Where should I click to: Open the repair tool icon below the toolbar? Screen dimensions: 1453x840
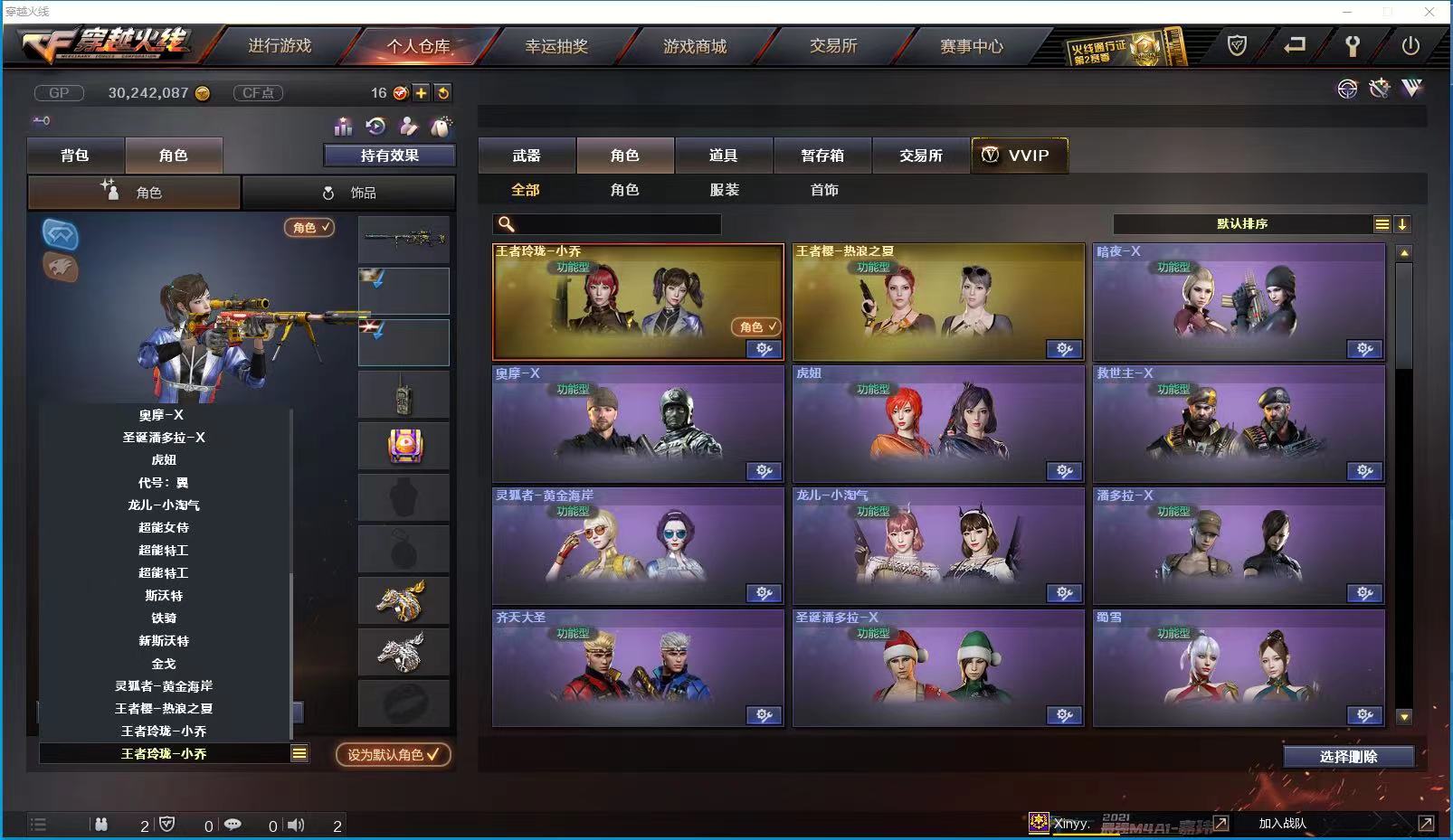pyautogui.click(x=1379, y=89)
